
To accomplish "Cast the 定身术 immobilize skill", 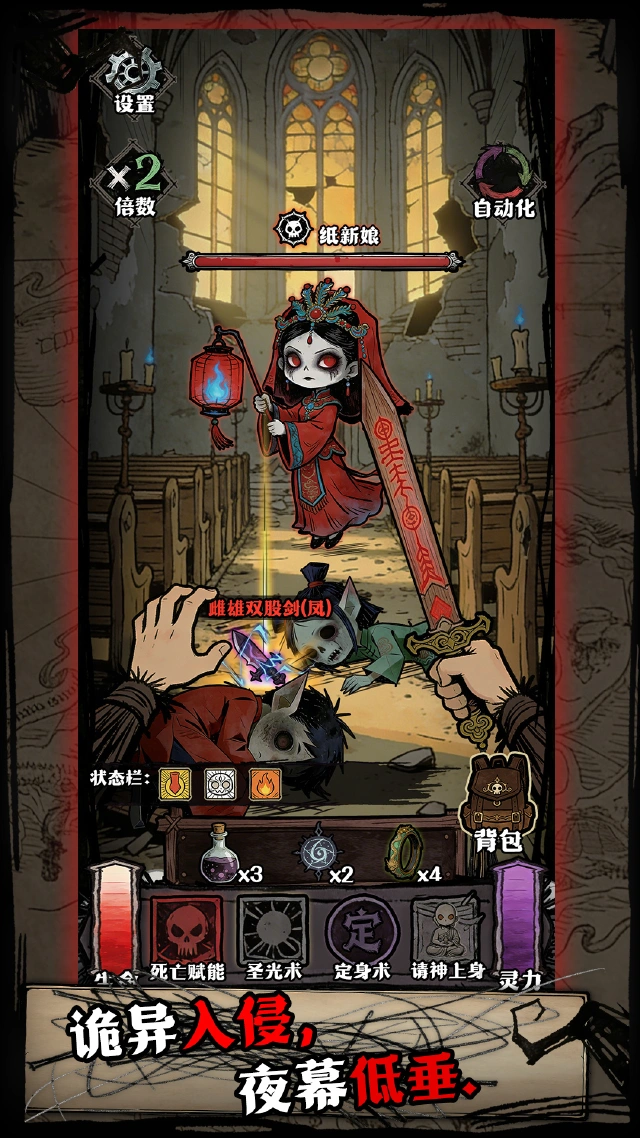I will click(x=360, y=931).
